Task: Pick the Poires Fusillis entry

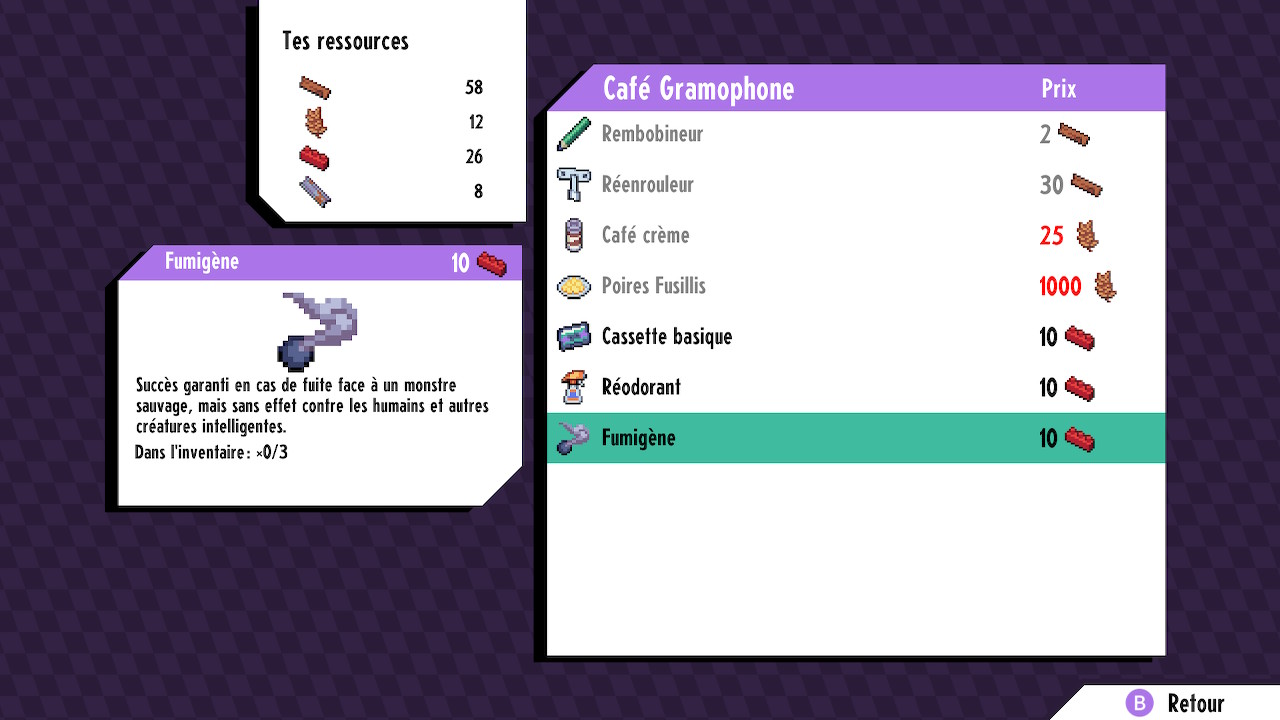Action: (x=653, y=286)
